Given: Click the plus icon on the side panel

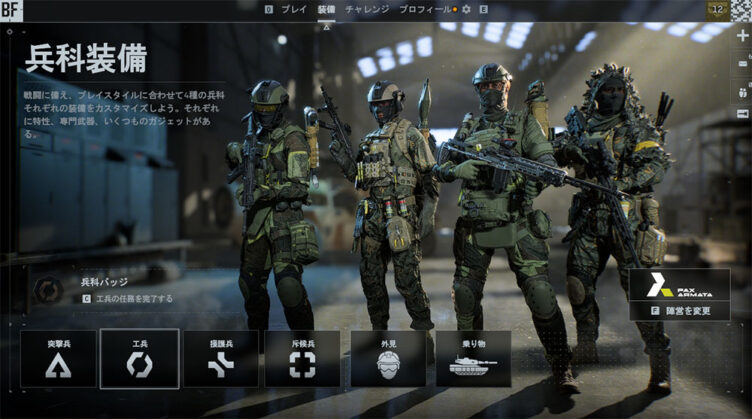Looking at the screenshot, I should (742, 35).
